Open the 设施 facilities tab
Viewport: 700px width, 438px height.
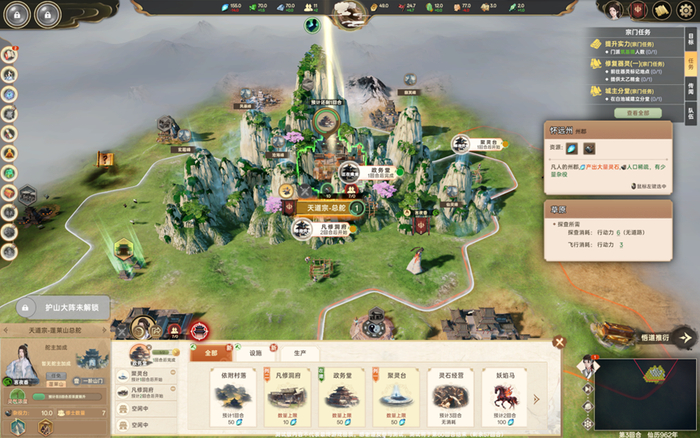pos(255,353)
